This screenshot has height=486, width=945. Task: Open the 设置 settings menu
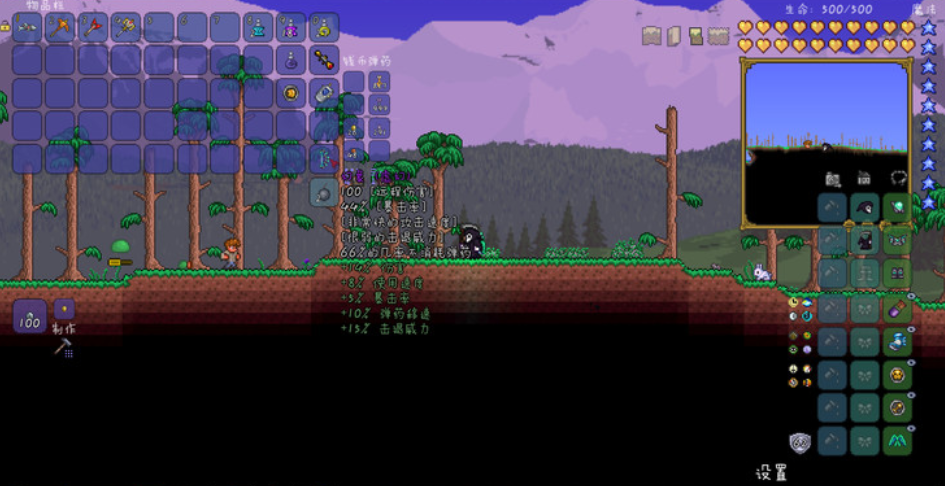point(770,472)
